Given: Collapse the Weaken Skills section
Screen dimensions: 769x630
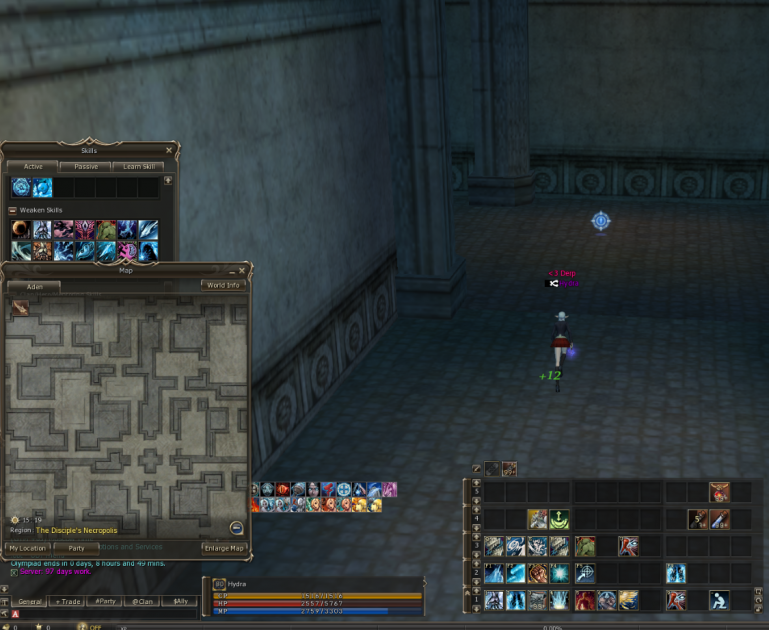Looking at the screenshot, I should pos(12,211).
